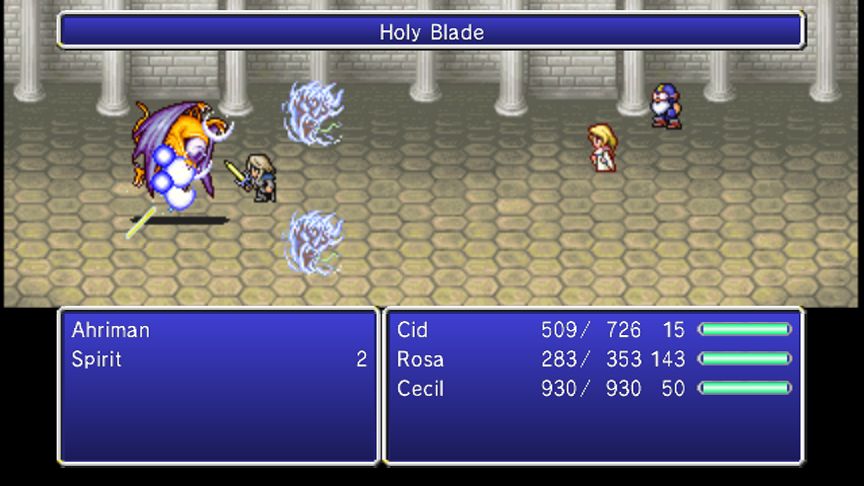The width and height of the screenshot is (864, 486).
Task: Choose Cecil from the party list
Action: pos(420,389)
